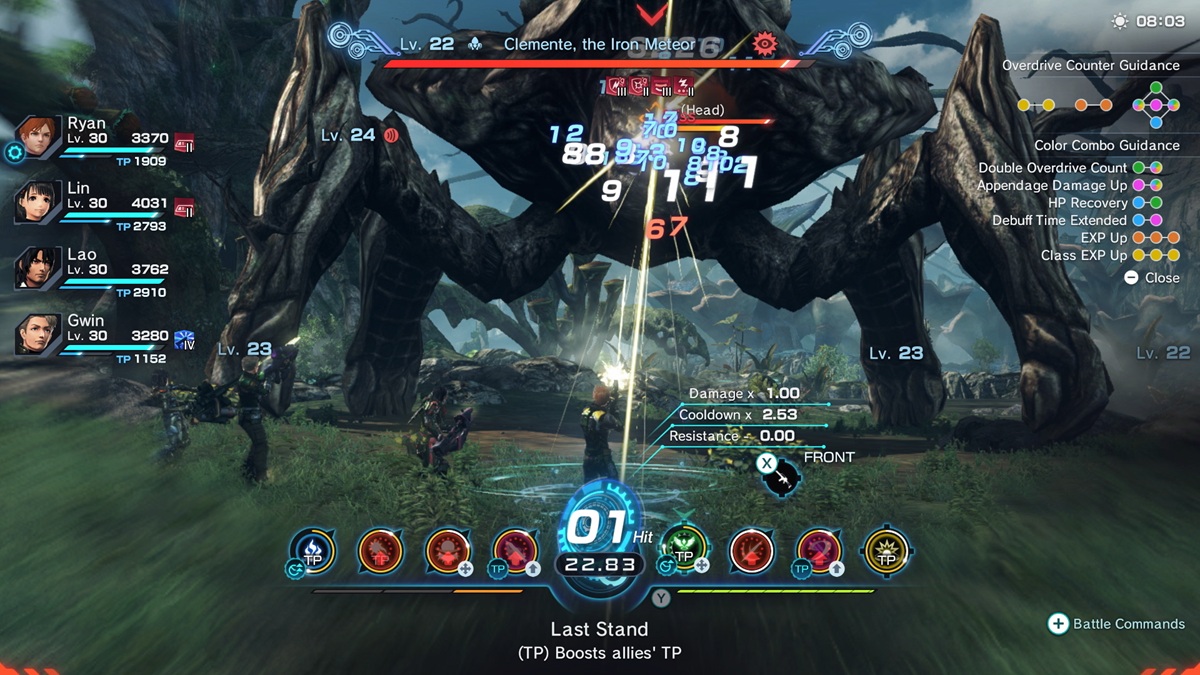Screen dimensions: 1200x675
Task: Use the green winged TP art
Action: tap(685, 549)
